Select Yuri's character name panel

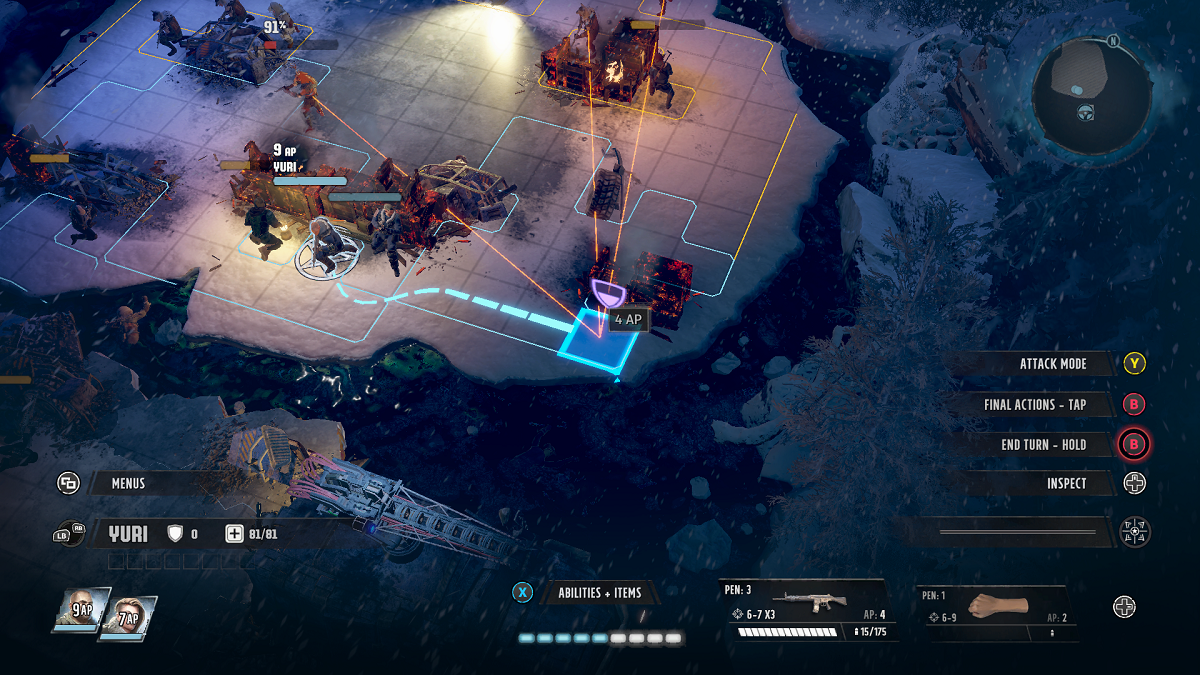click(x=128, y=534)
